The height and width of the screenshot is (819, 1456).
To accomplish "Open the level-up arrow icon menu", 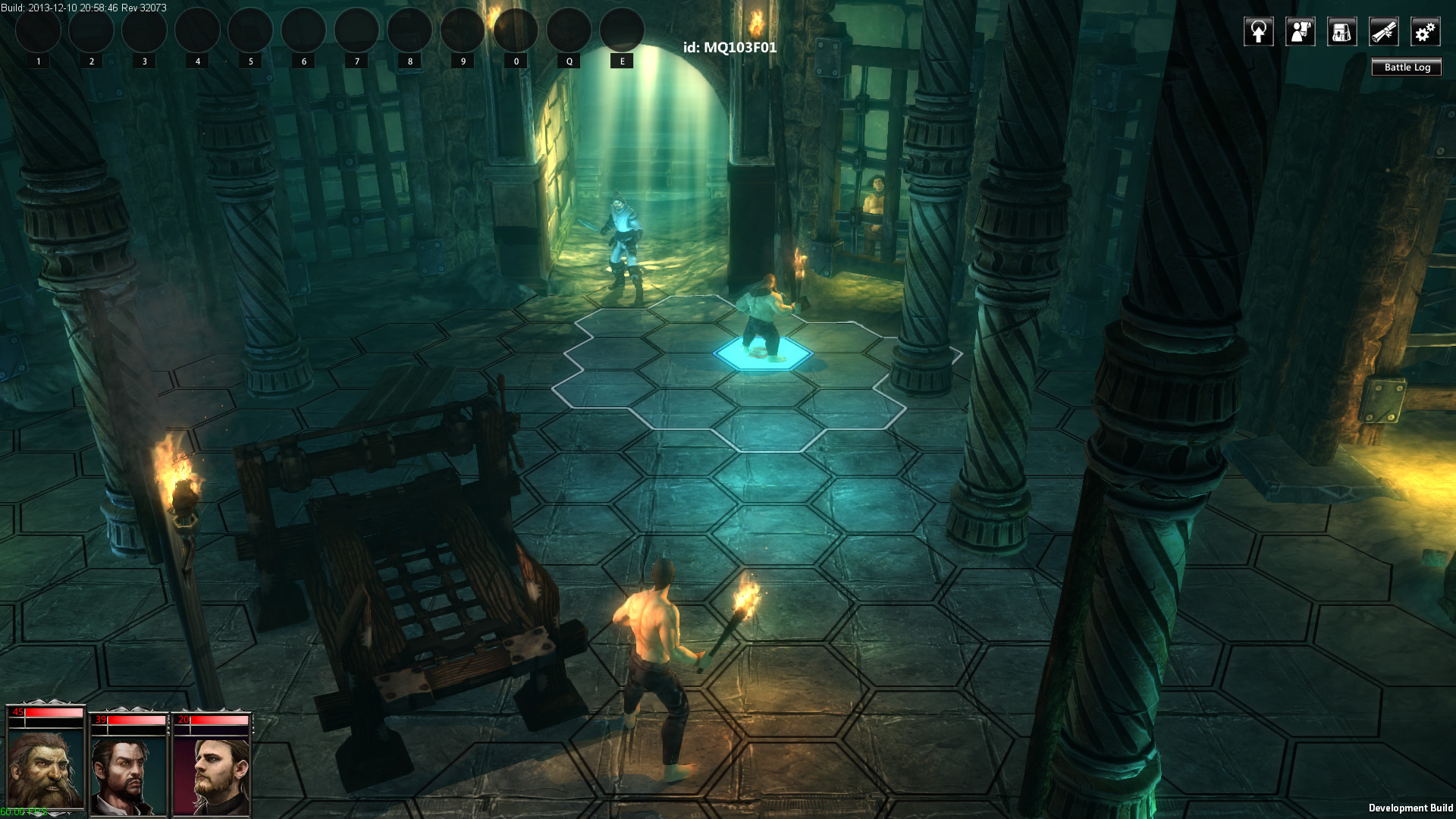I will pyautogui.click(x=1259, y=32).
